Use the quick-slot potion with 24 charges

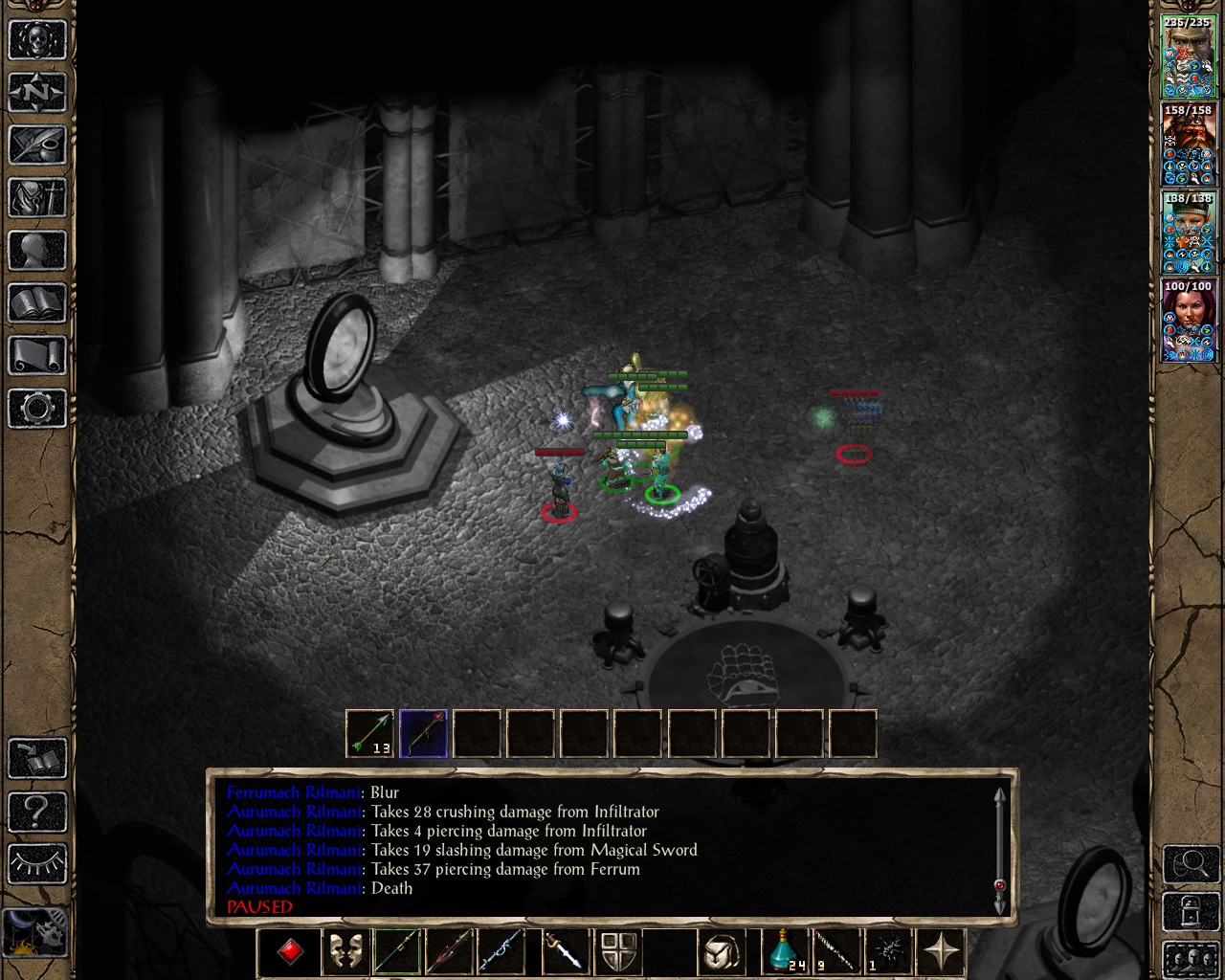pos(785,951)
